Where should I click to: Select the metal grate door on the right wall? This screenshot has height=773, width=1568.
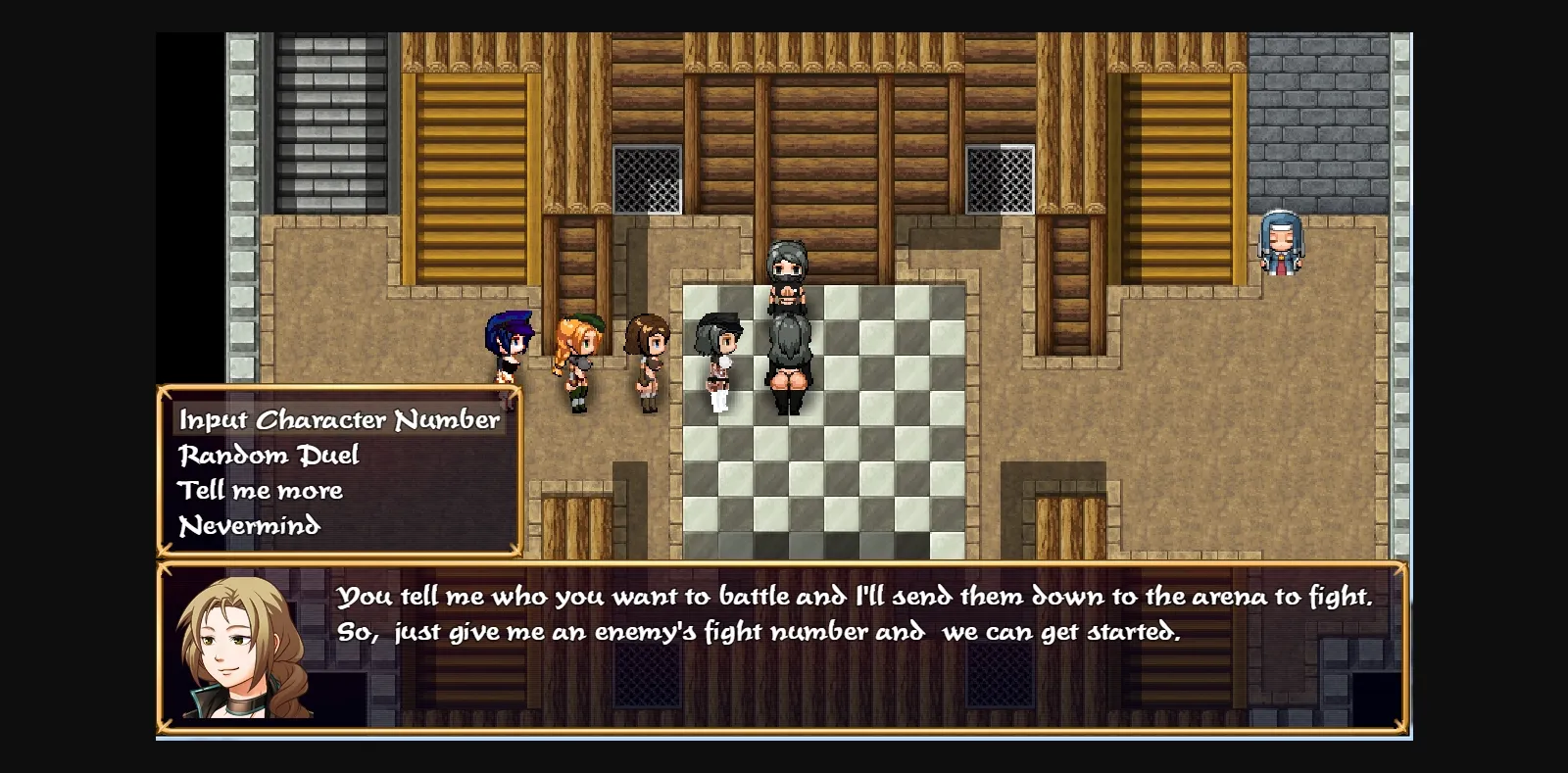(1000, 181)
